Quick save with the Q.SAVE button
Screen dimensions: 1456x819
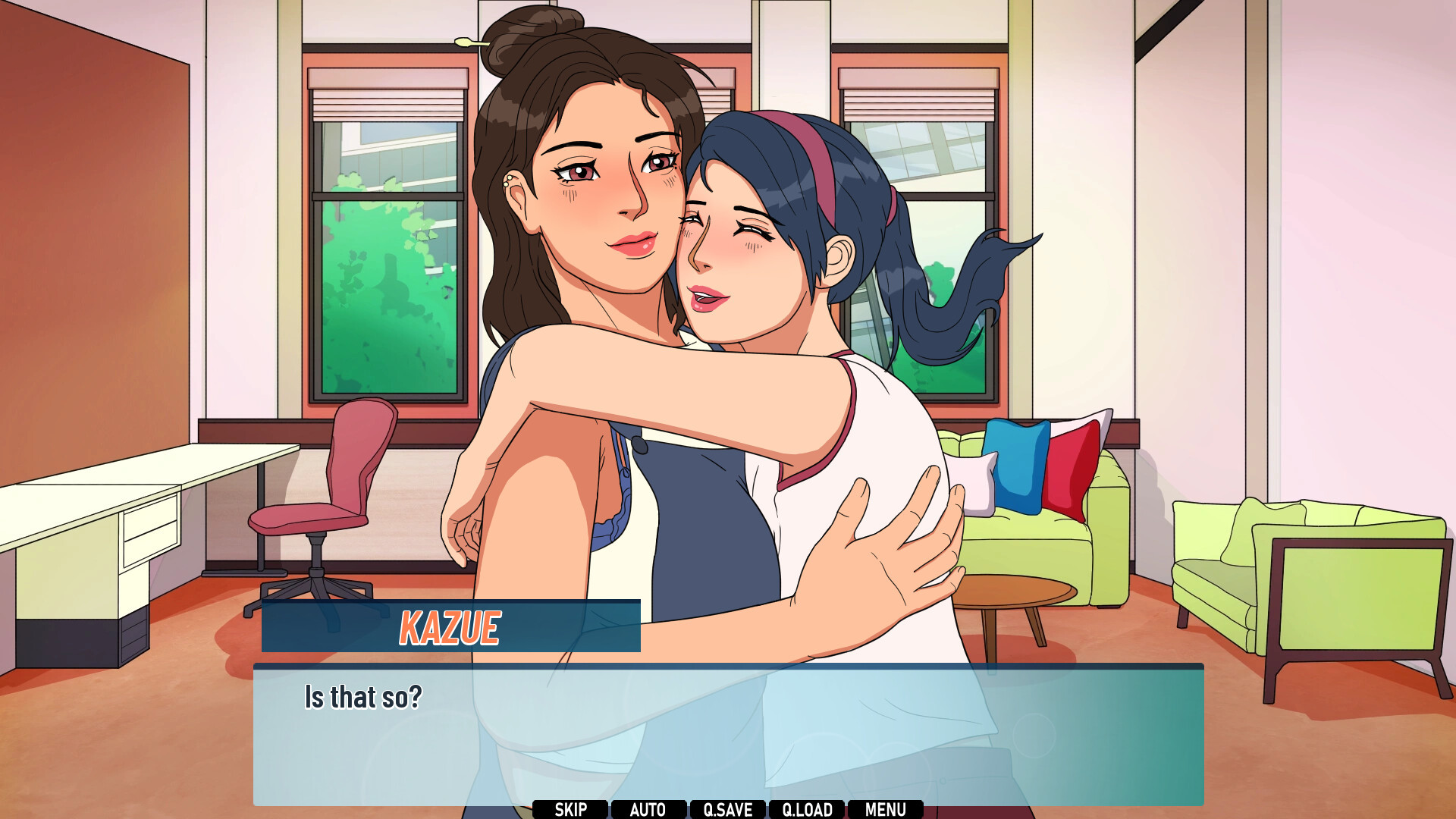728,809
